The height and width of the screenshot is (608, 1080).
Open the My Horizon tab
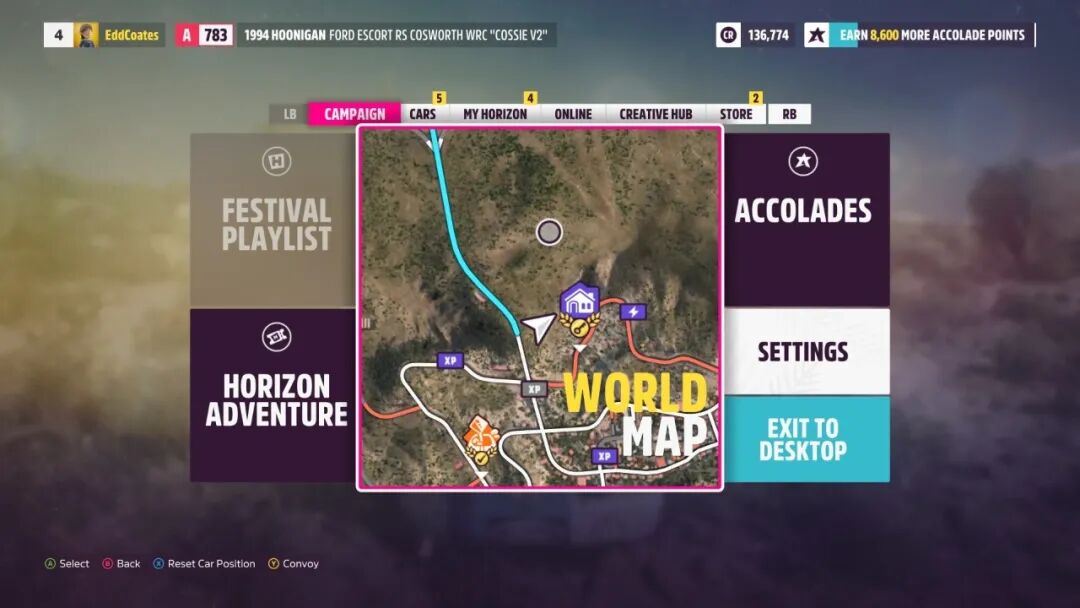494,114
